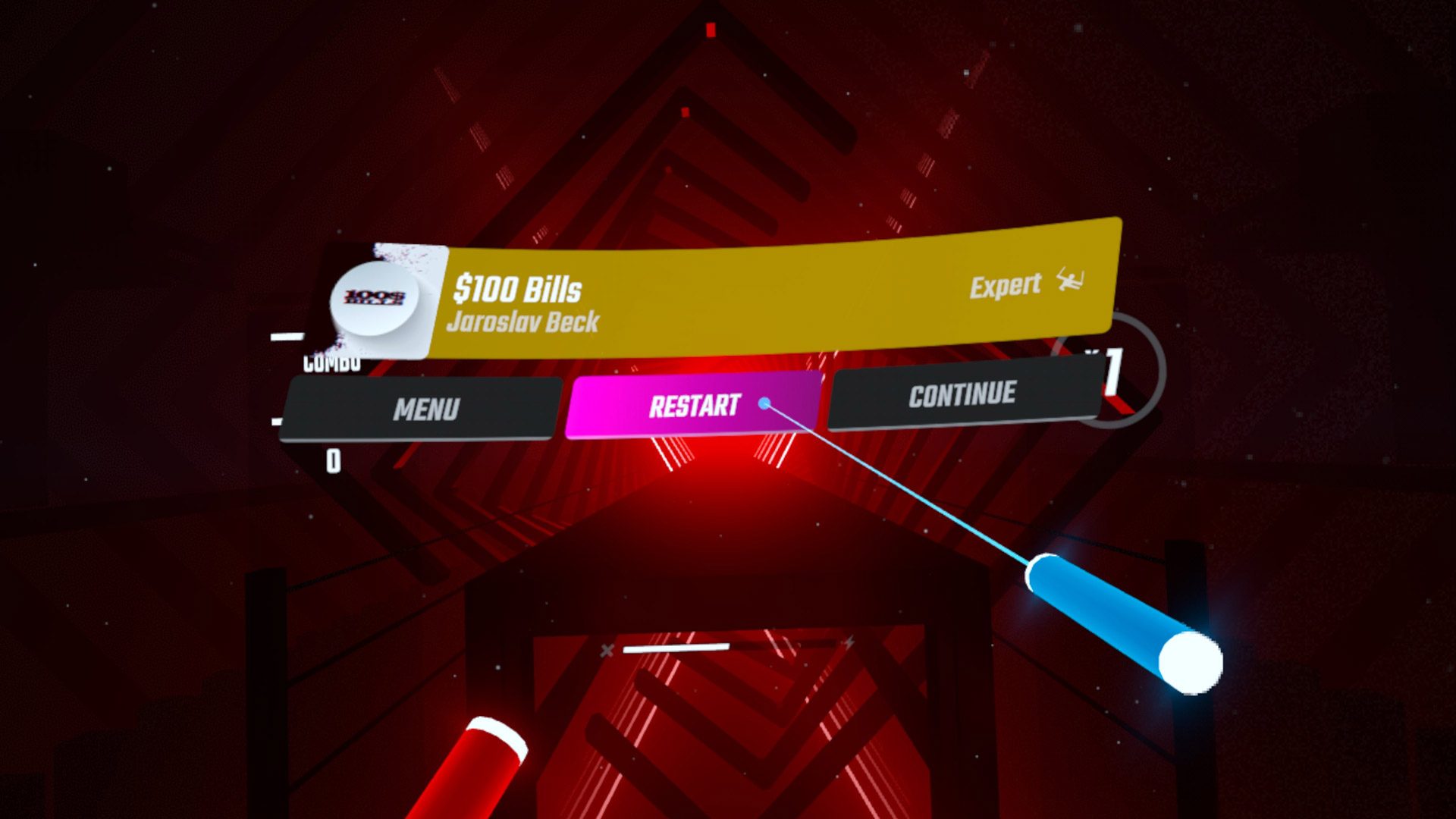1456x819 pixels.
Task: Restart the $100 Bills song
Action: click(693, 406)
